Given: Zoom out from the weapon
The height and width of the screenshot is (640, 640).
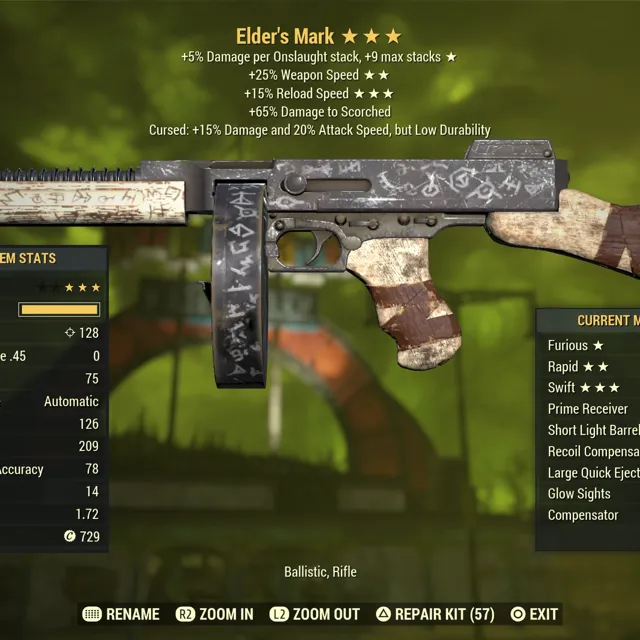Looking at the screenshot, I should coord(315,614).
